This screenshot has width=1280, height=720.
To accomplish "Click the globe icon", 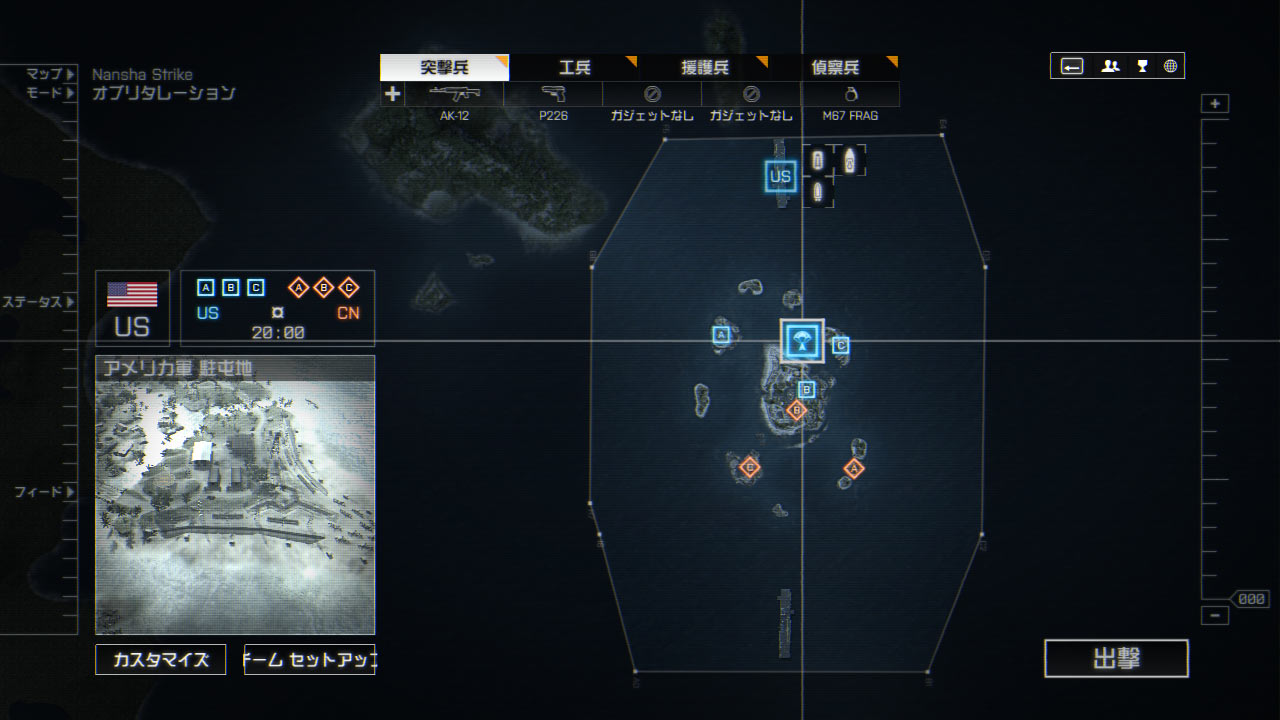I will [x=1170, y=66].
